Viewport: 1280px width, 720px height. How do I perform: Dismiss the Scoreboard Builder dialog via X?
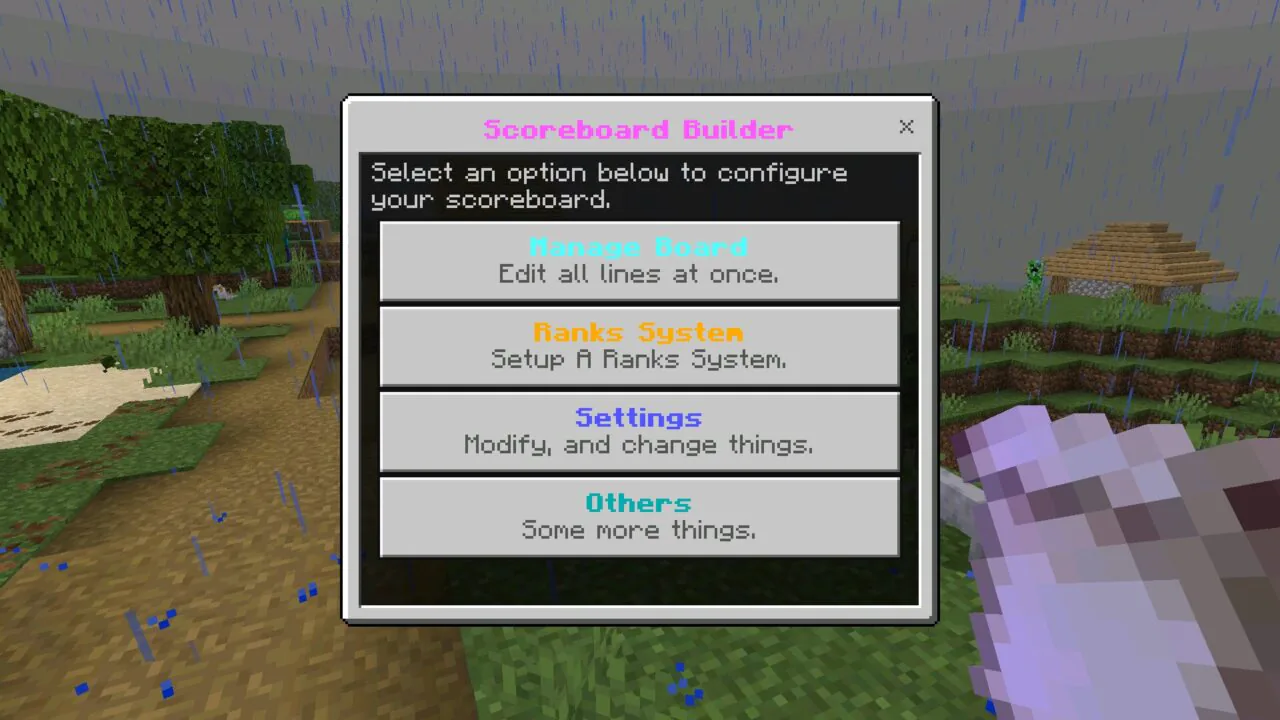tap(906, 127)
